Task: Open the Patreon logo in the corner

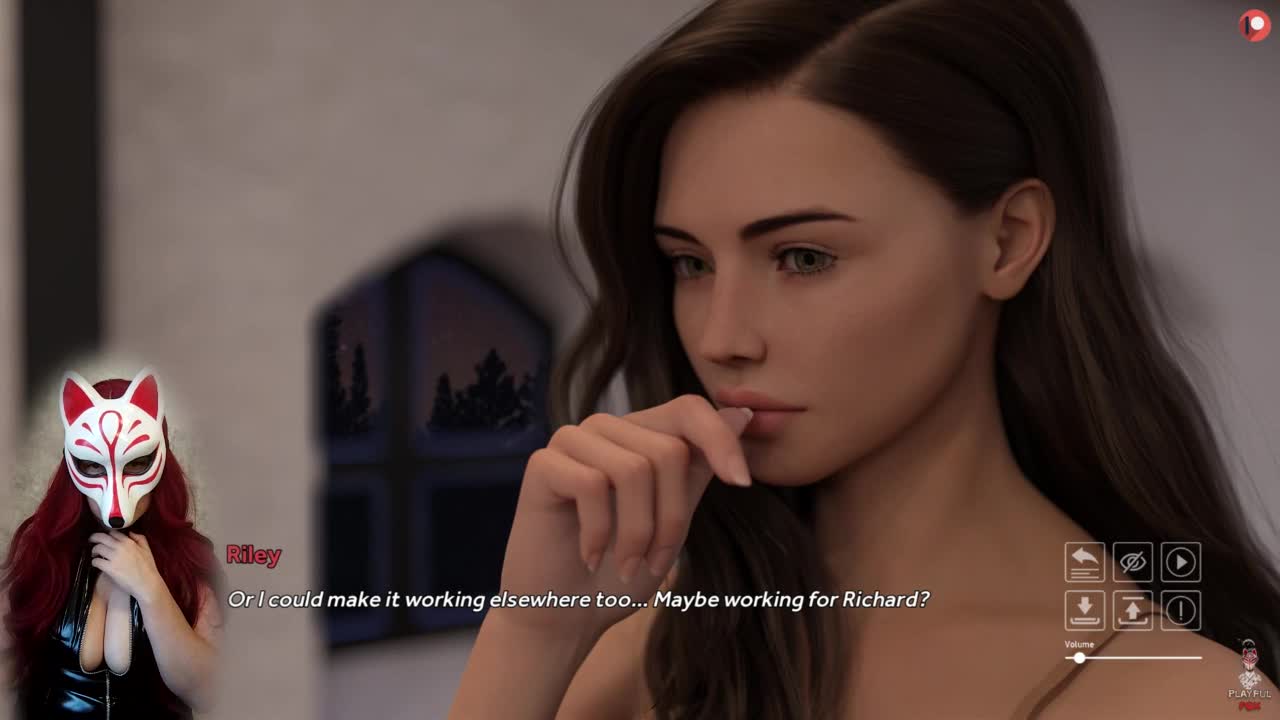Action: 1254,25
